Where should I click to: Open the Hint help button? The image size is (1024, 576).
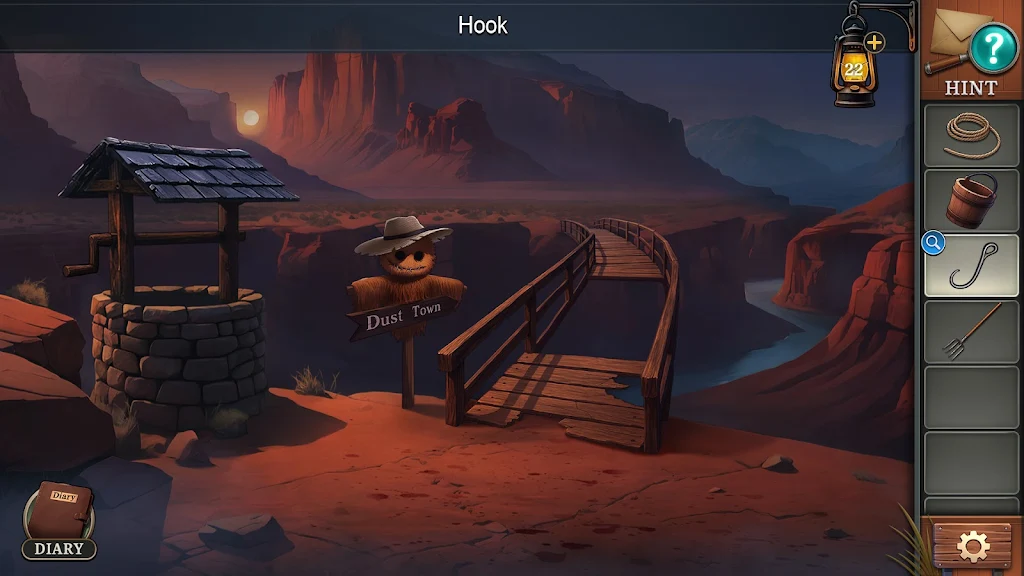coord(992,47)
